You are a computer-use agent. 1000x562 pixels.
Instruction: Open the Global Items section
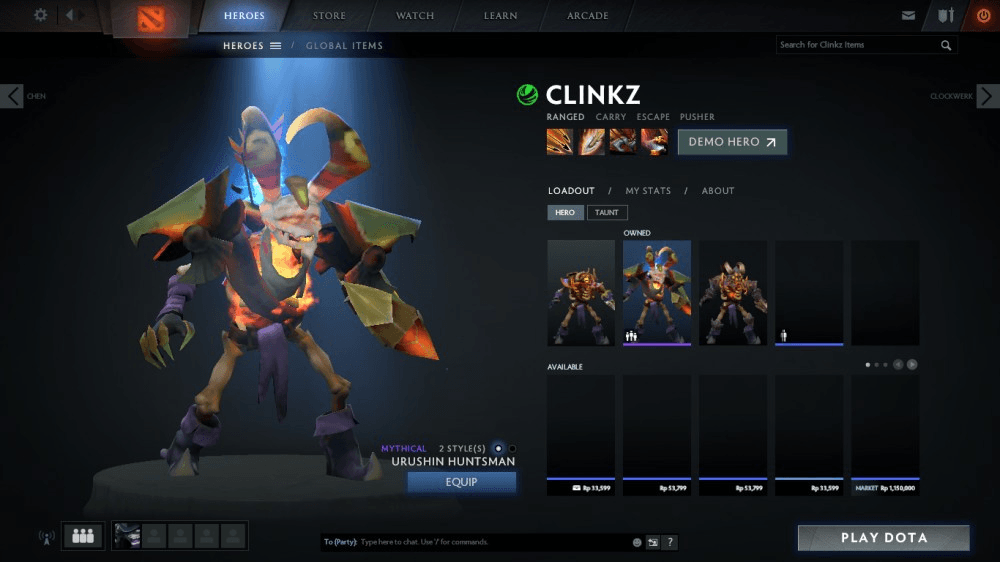344,45
